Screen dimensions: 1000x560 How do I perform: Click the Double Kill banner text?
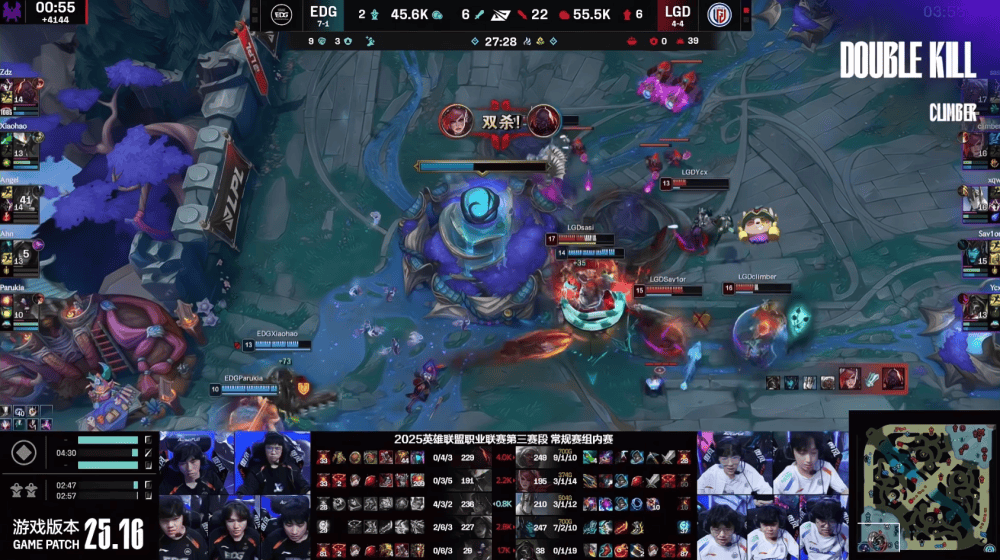[907, 61]
